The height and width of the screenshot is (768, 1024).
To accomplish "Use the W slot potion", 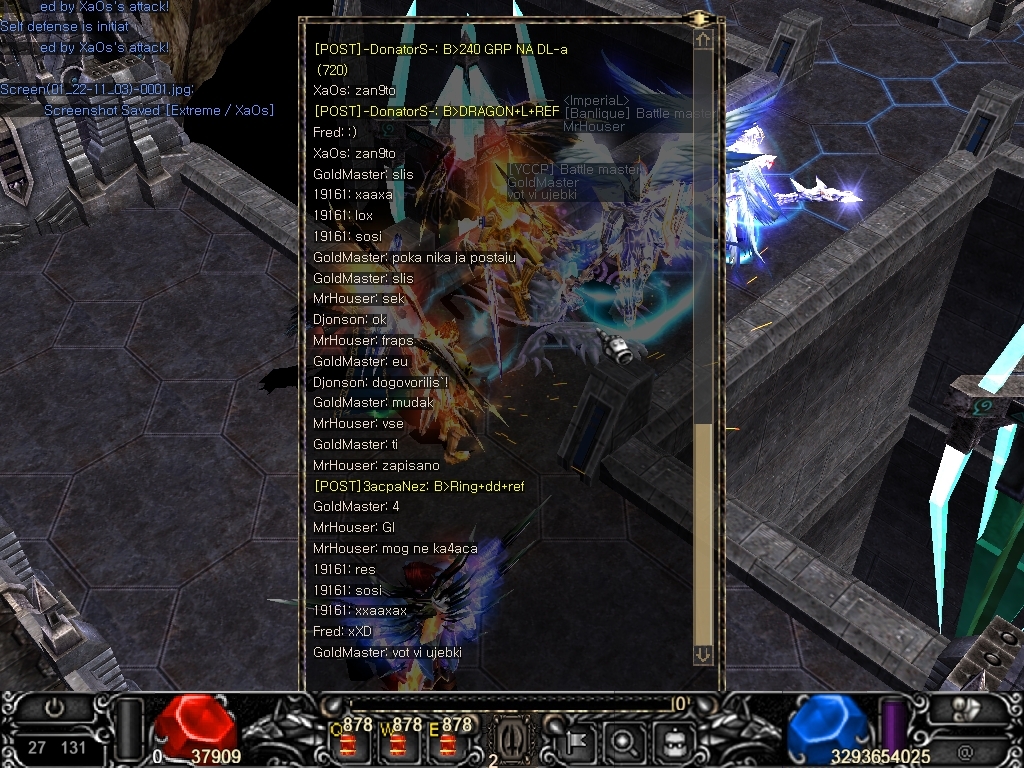I will point(398,742).
